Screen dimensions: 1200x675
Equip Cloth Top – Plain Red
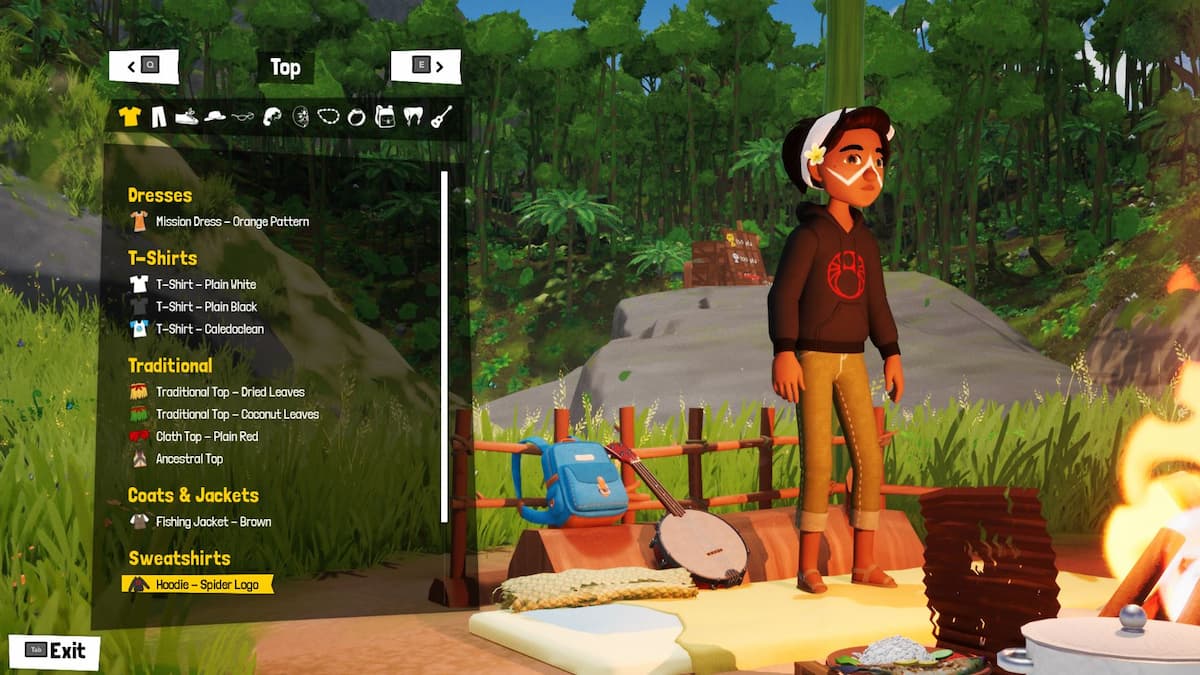pos(206,437)
